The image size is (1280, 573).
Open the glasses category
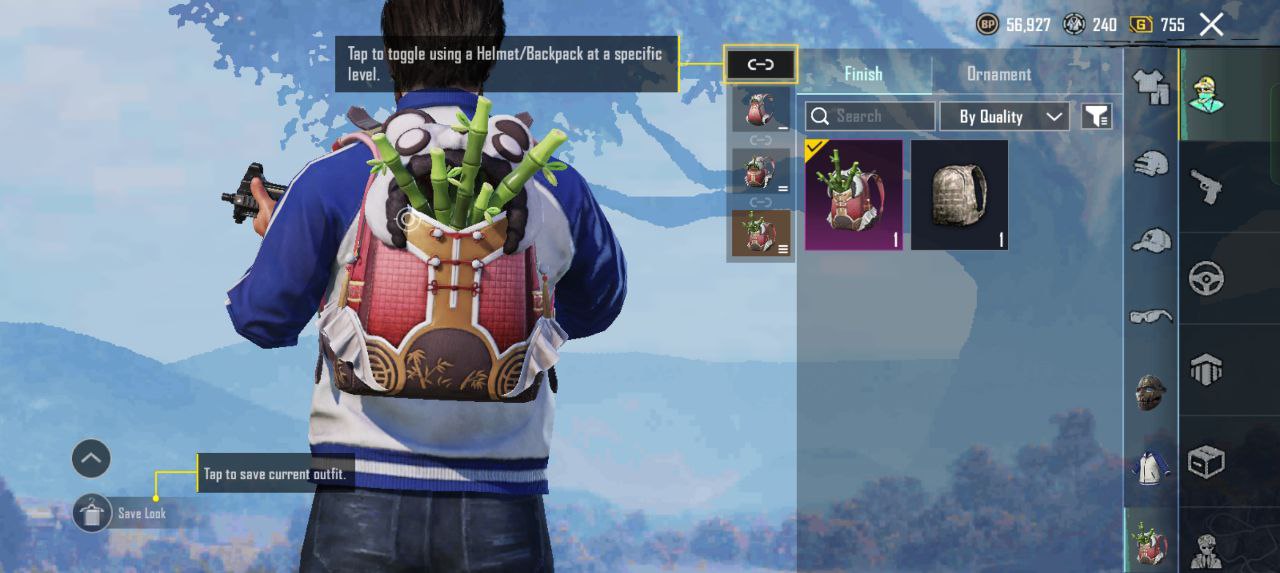pyautogui.click(x=1151, y=316)
